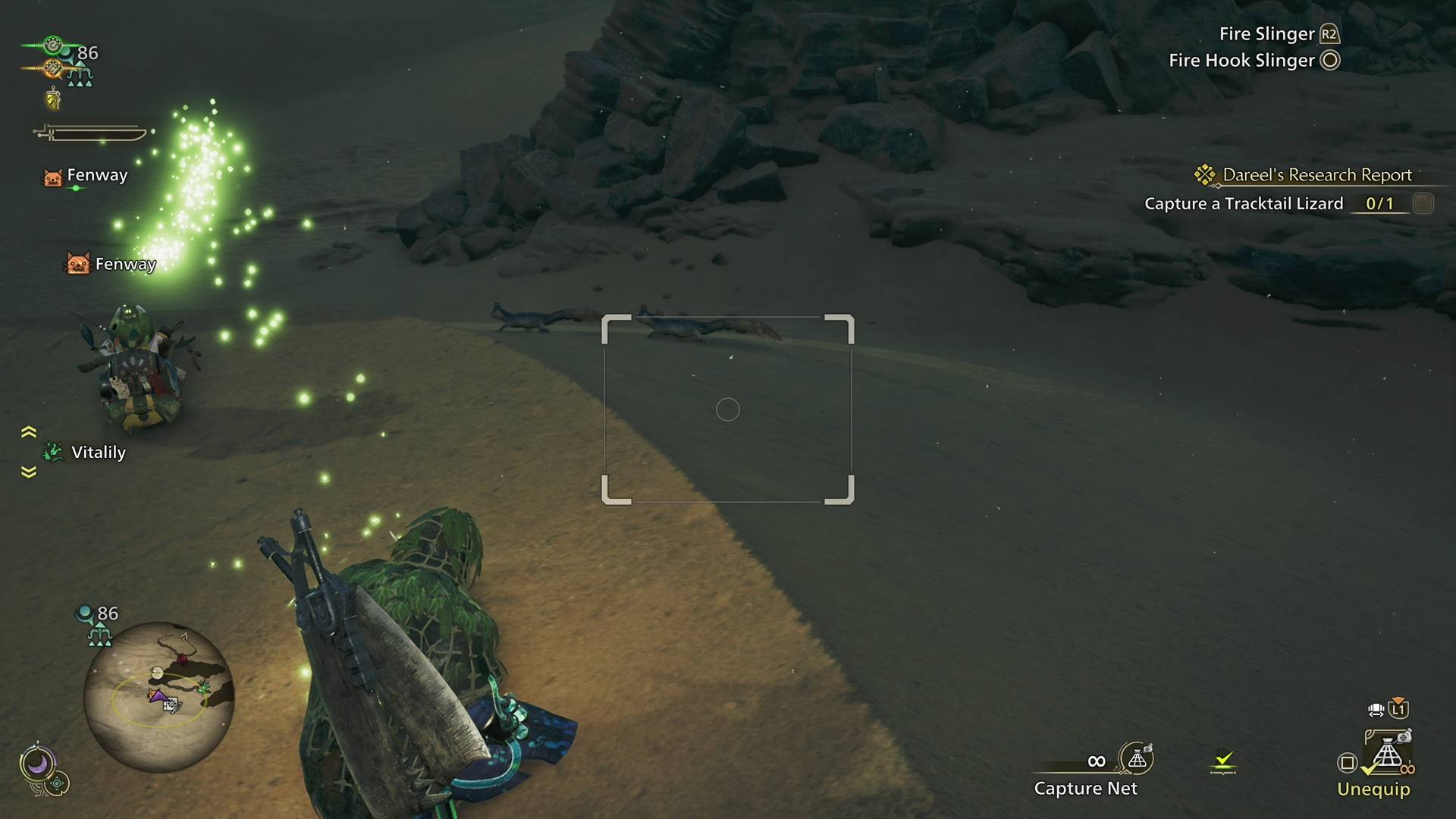Click the Vitalily item entry
The height and width of the screenshot is (819, 1456).
coord(85,453)
